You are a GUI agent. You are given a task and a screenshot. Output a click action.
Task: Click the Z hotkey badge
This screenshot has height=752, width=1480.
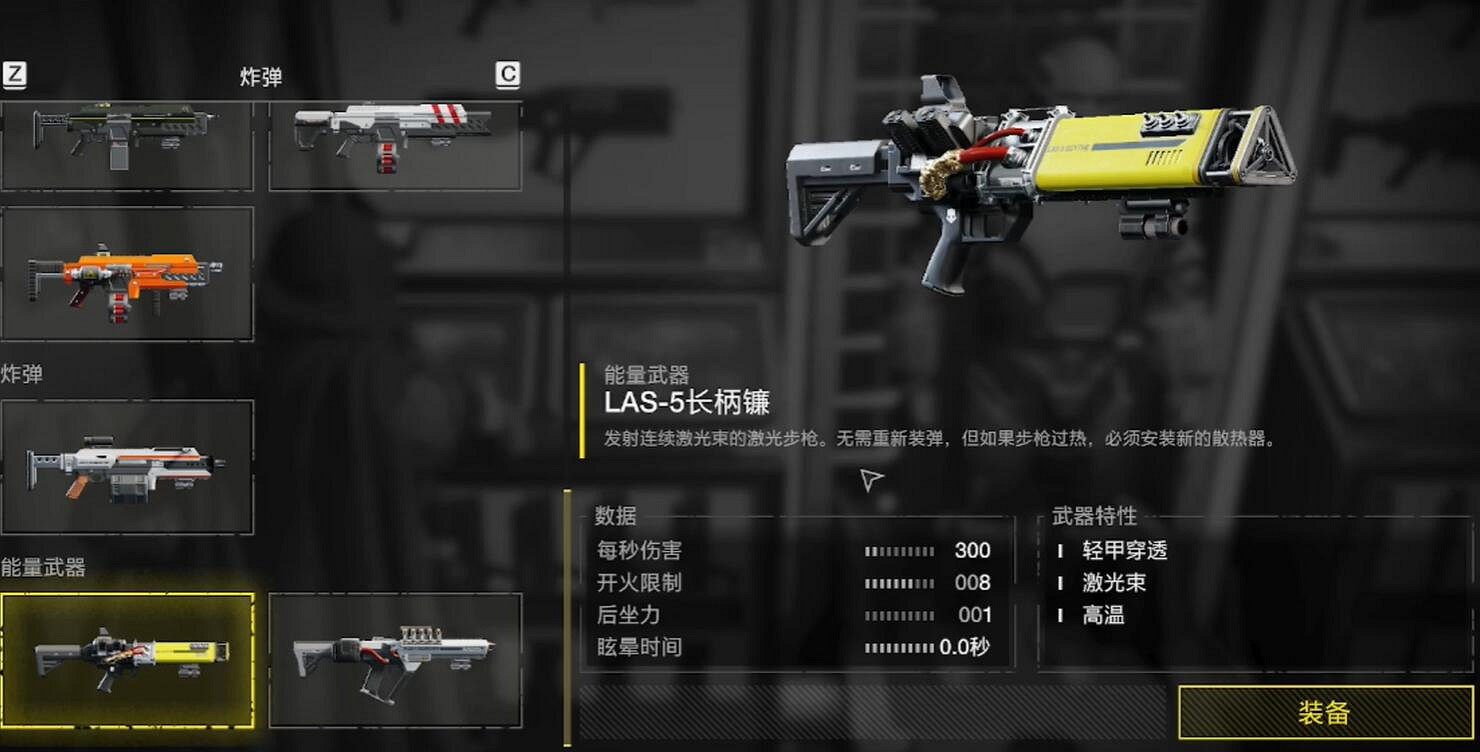pyautogui.click(x=14, y=73)
